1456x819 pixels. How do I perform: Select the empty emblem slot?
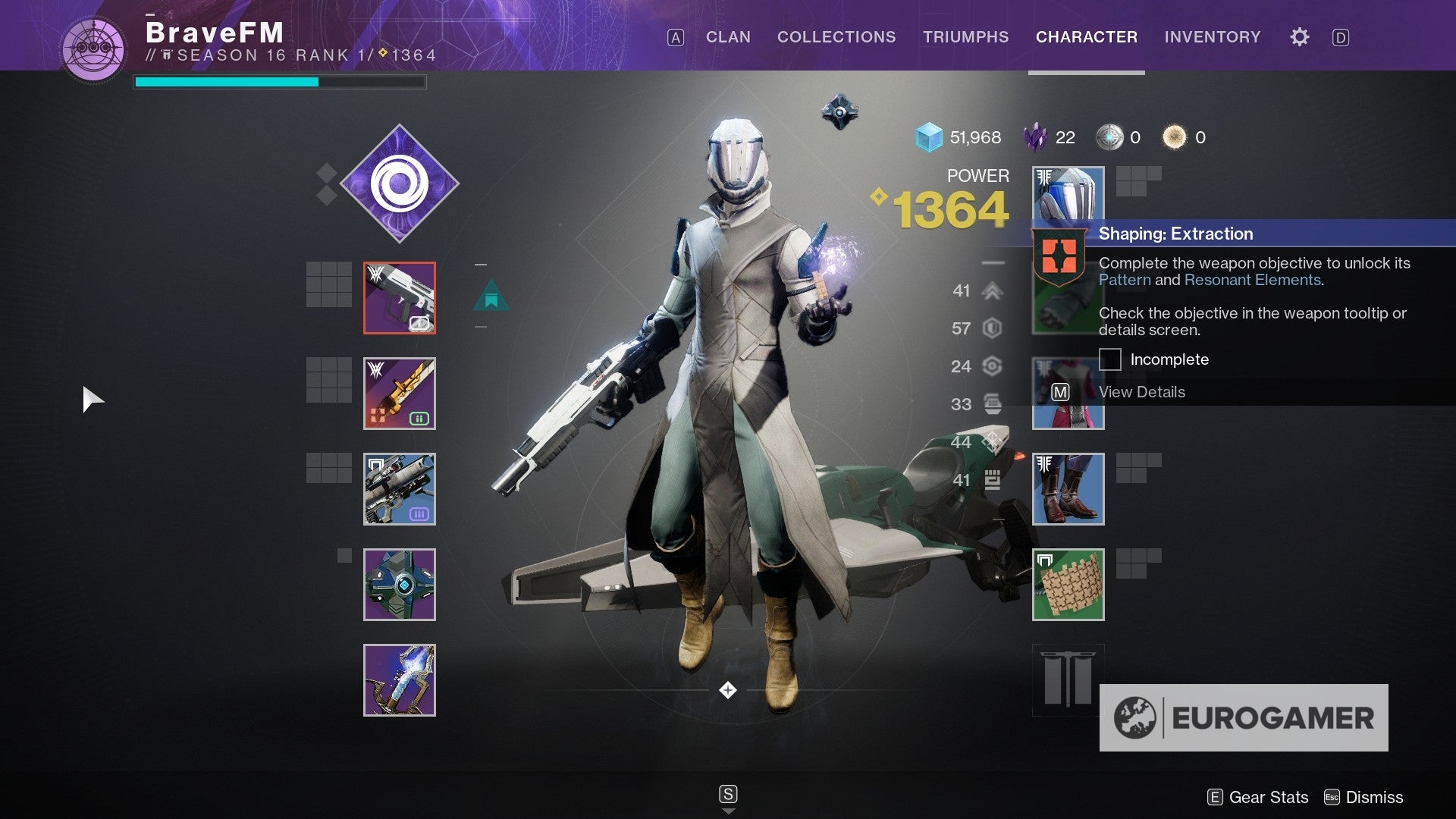(1068, 679)
